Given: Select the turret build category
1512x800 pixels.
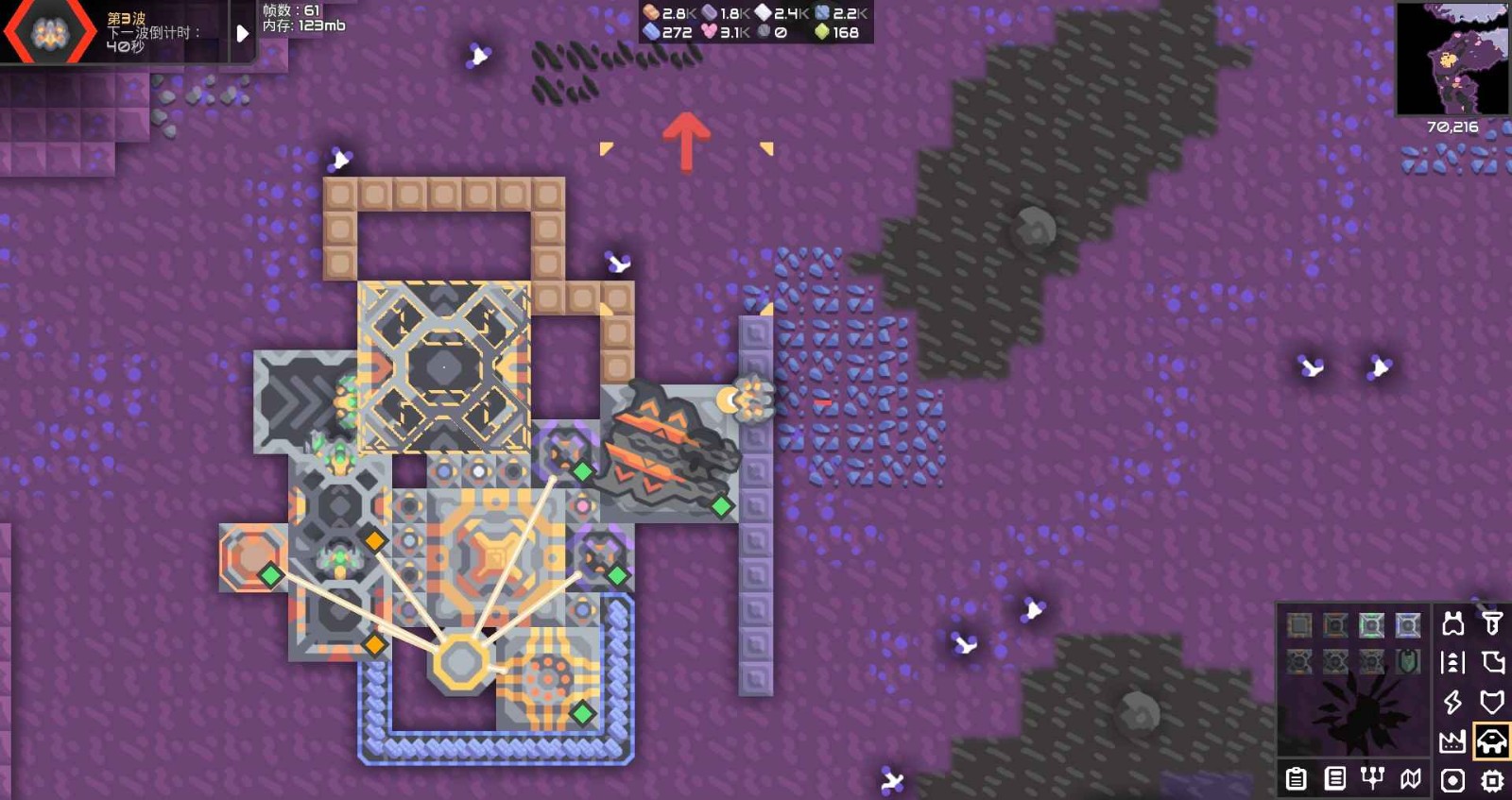Looking at the screenshot, I should click(x=1452, y=623).
